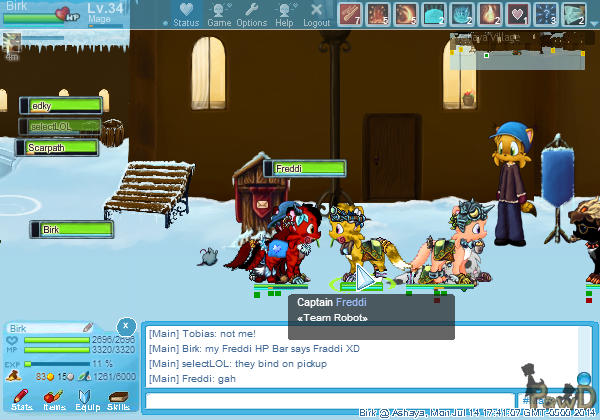Open the Help menu
This screenshot has width=600, height=420.
point(284,14)
